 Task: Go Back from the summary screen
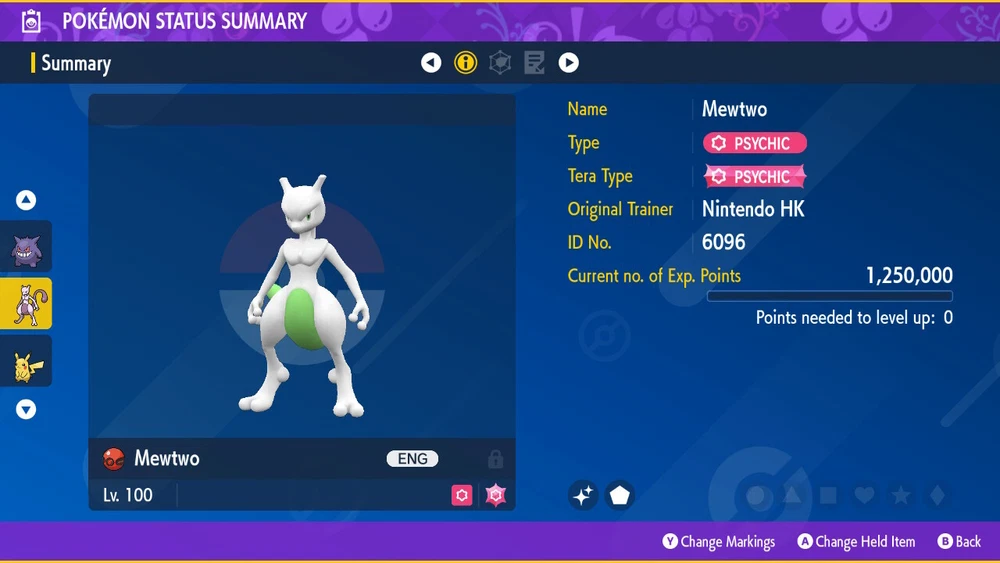pos(959,542)
